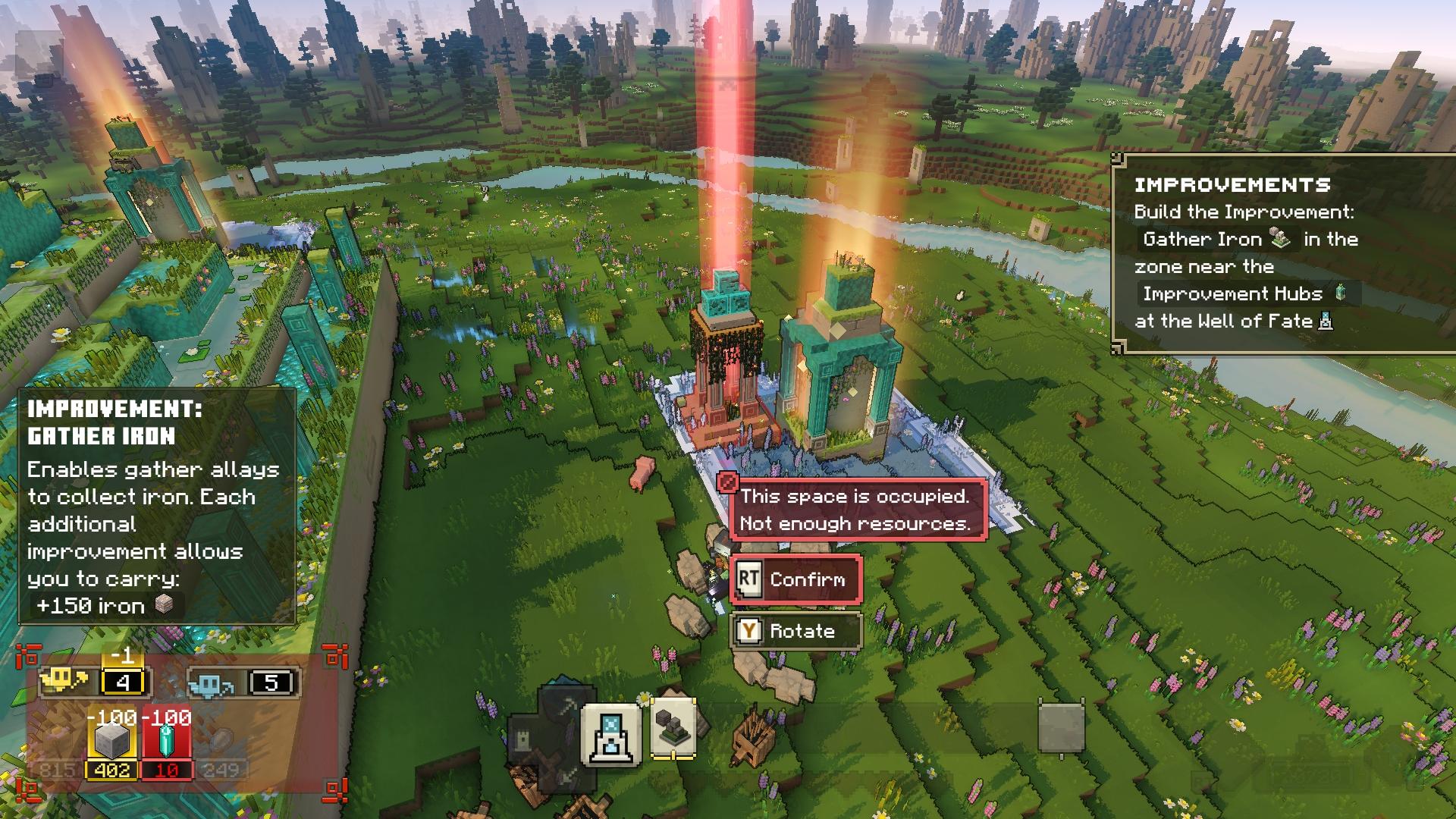Choose the Gather Iron improvement card

click(673, 730)
